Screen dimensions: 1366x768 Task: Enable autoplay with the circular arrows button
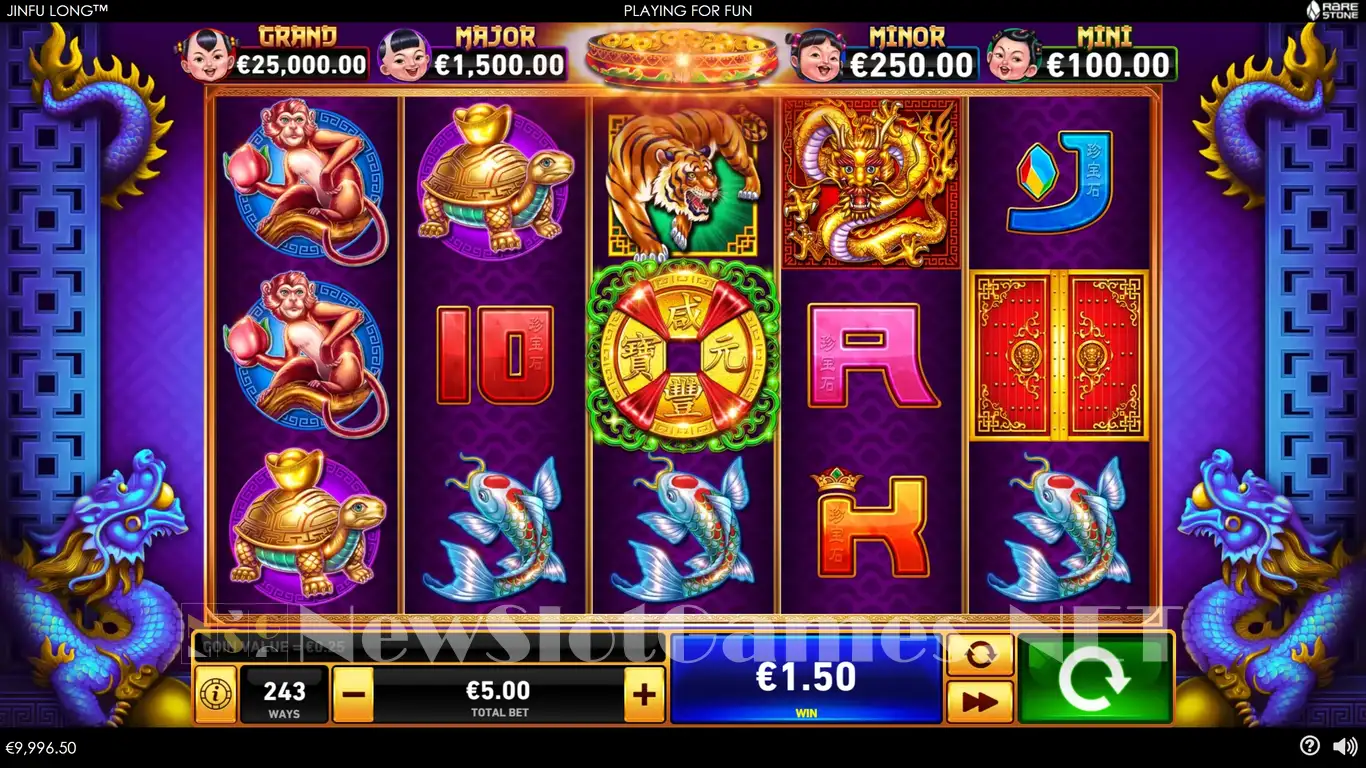click(x=979, y=655)
